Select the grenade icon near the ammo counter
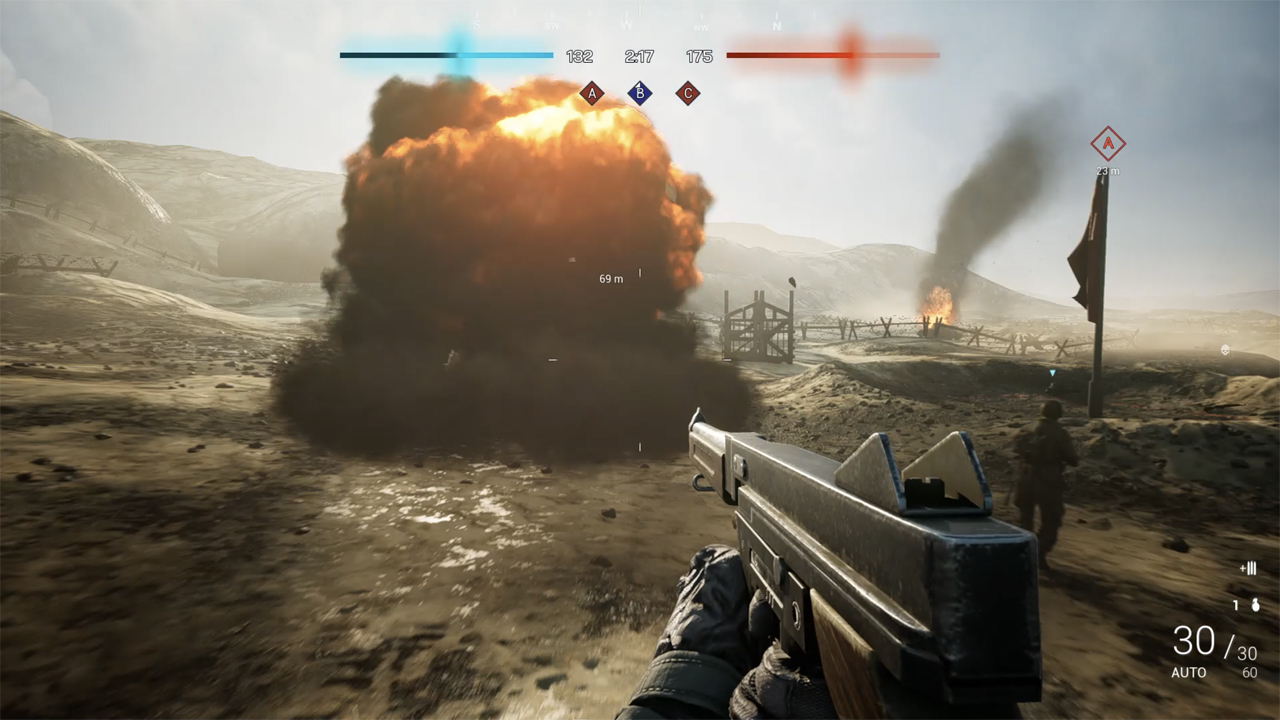 (1254, 606)
